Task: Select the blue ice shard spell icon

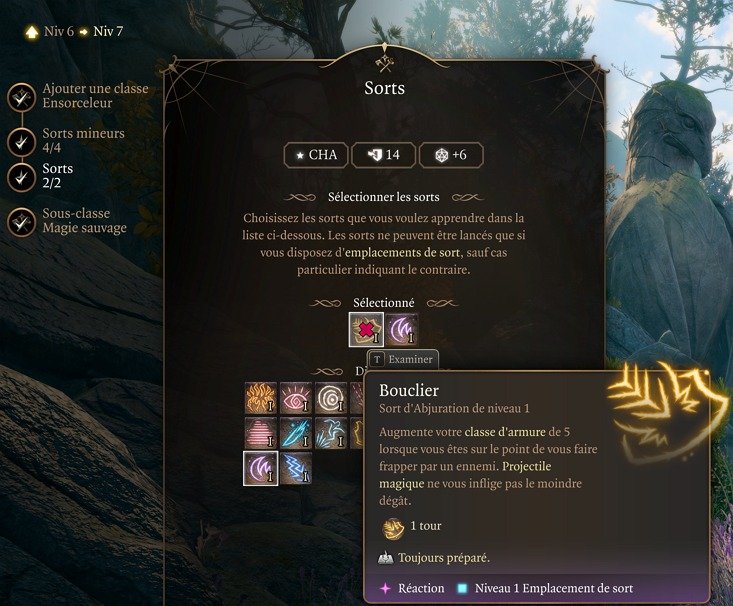Action: (296, 433)
